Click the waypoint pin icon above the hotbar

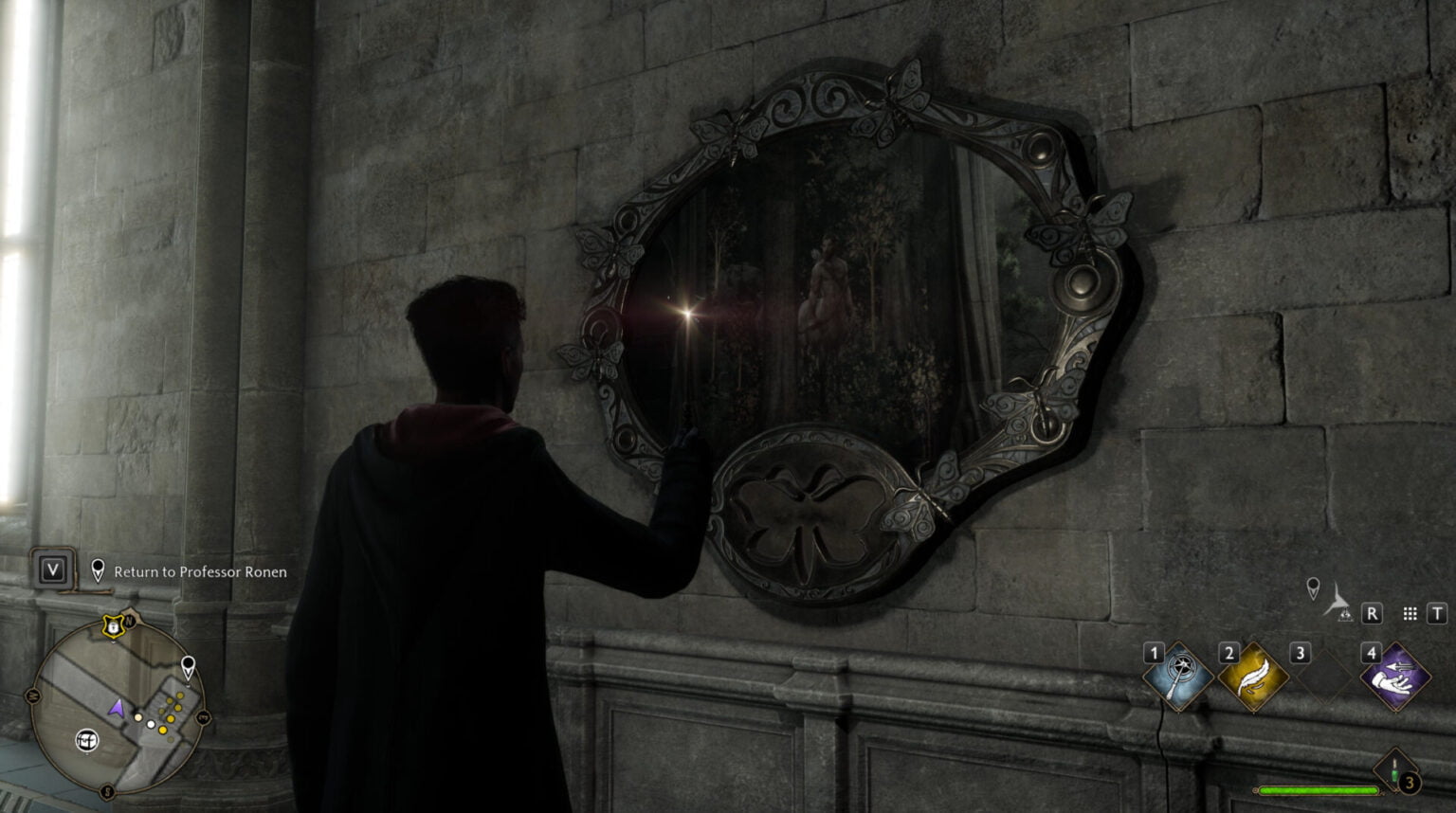[x=1314, y=588]
